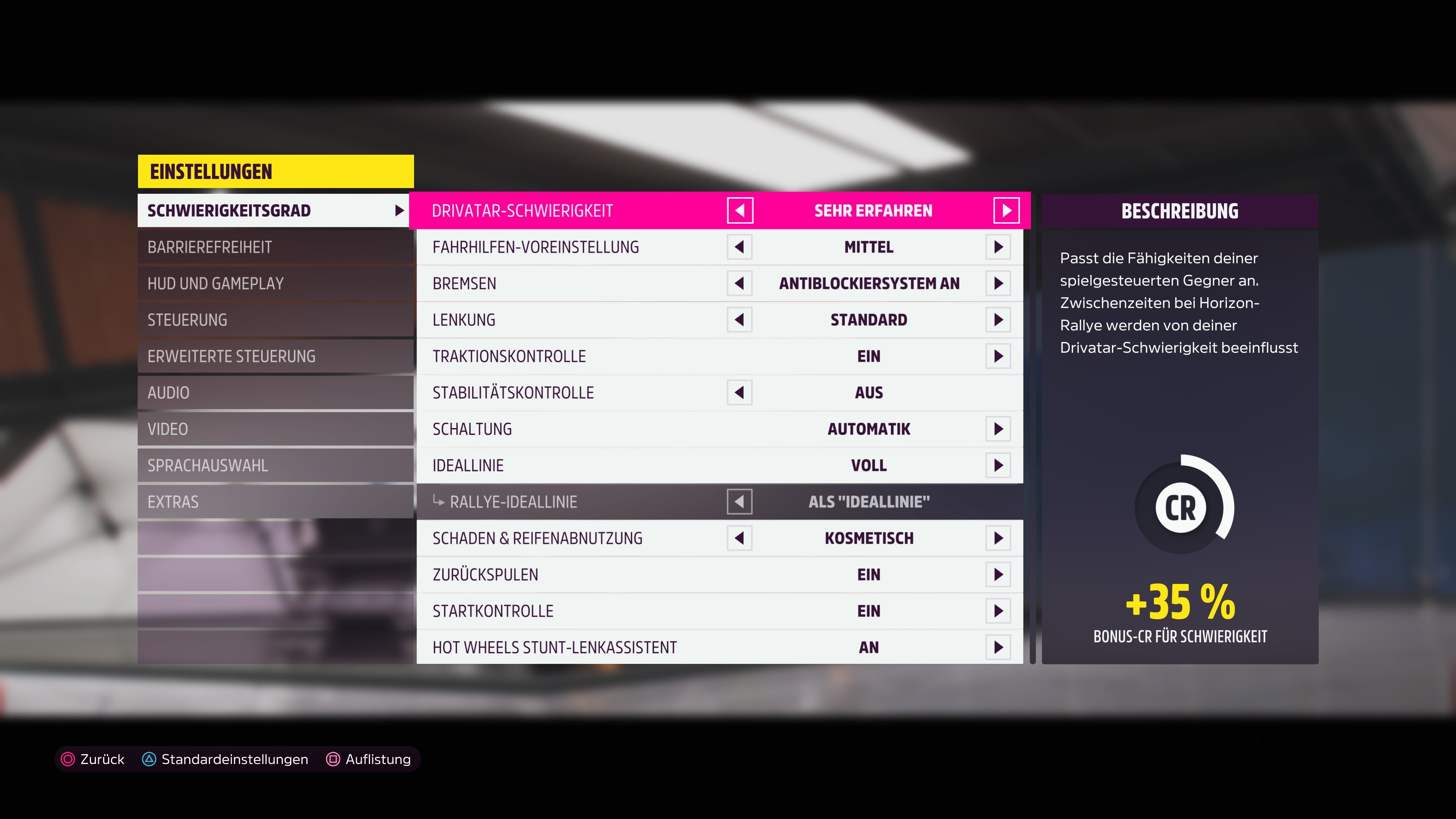
Task: Toggle Traktionskontrolle to Aus
Action: coord(998,356)
